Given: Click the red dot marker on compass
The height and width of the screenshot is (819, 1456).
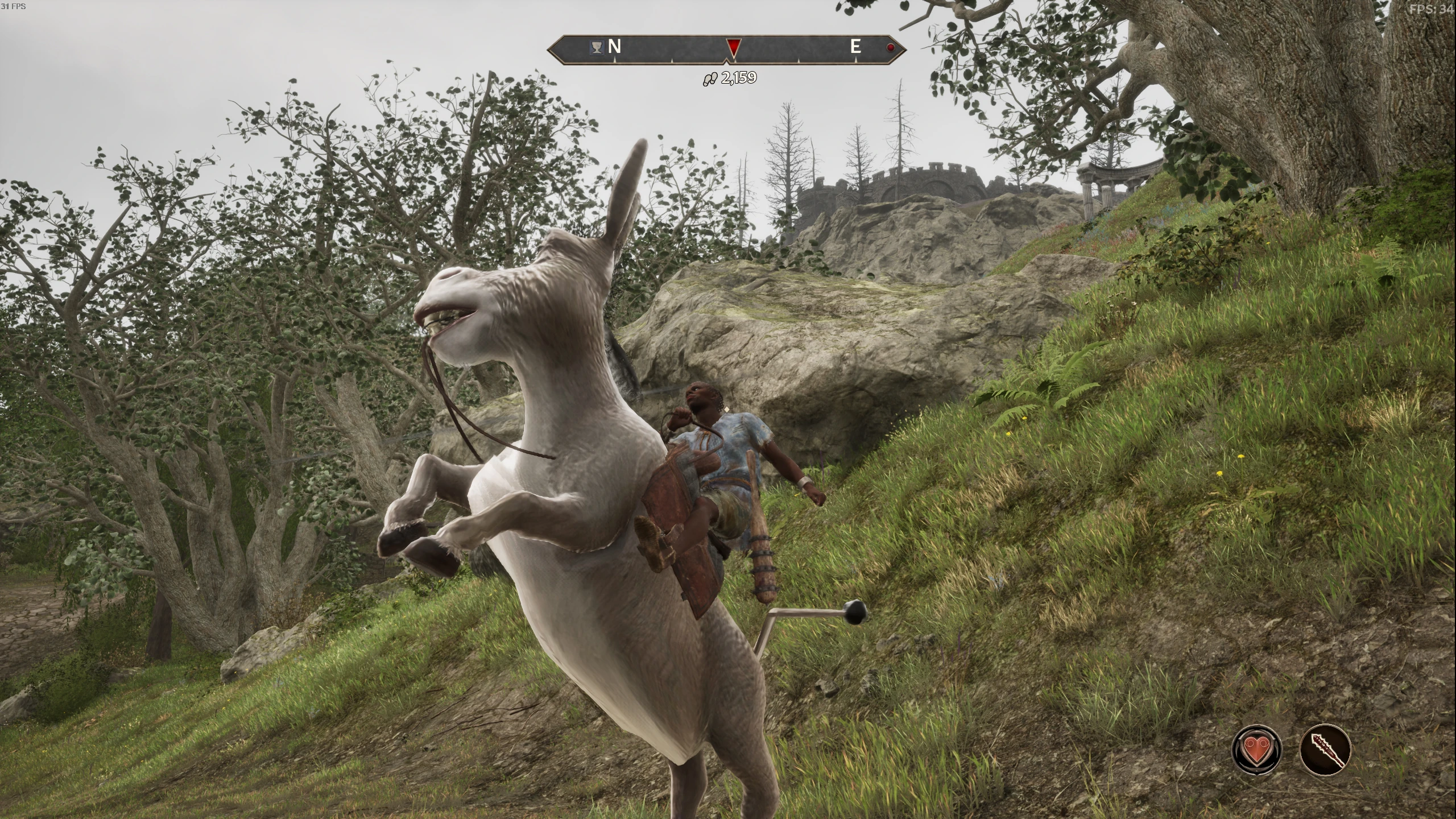Looking at the screenshot, I should 891,48.
